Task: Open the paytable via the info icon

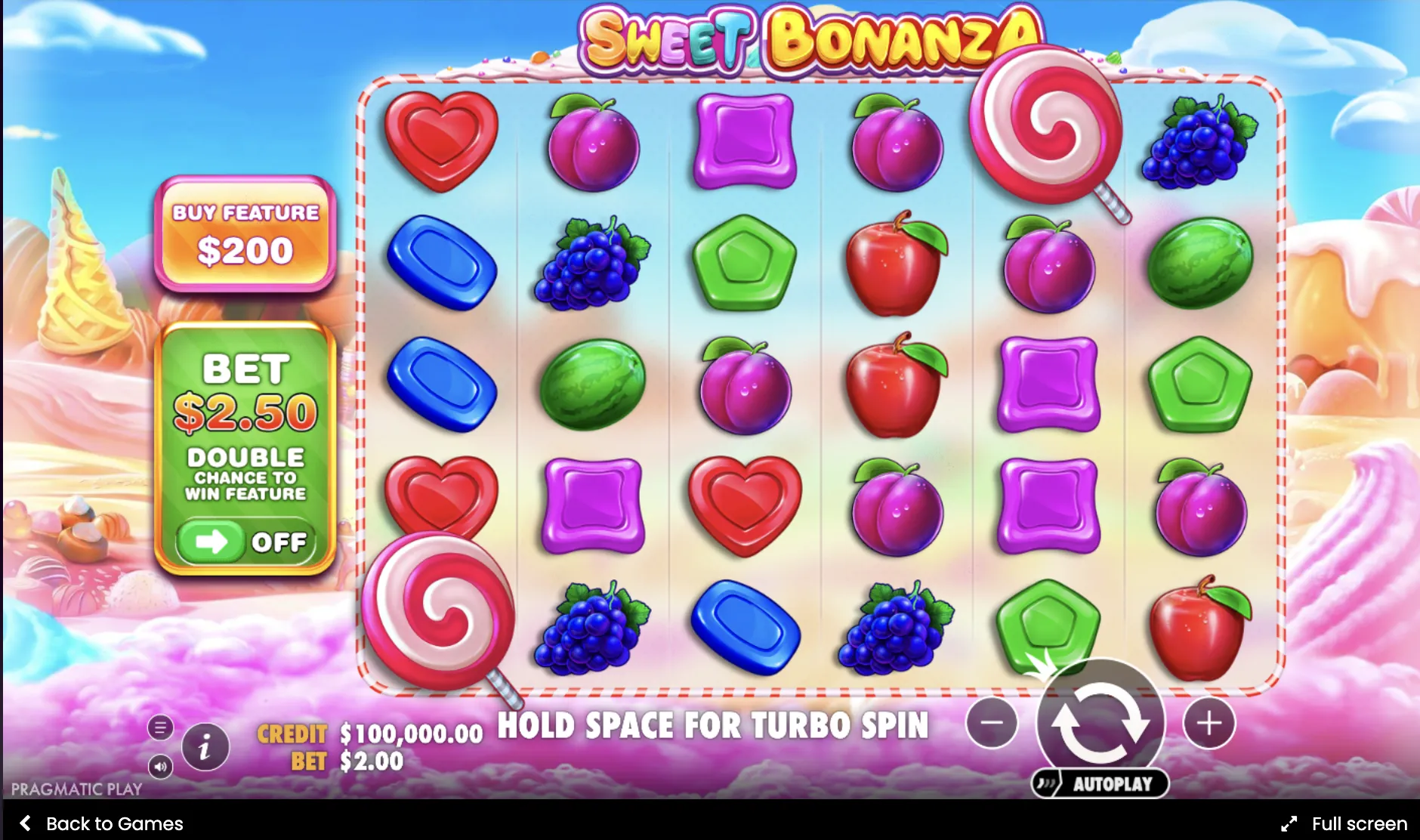Action: tap(204, 746)
